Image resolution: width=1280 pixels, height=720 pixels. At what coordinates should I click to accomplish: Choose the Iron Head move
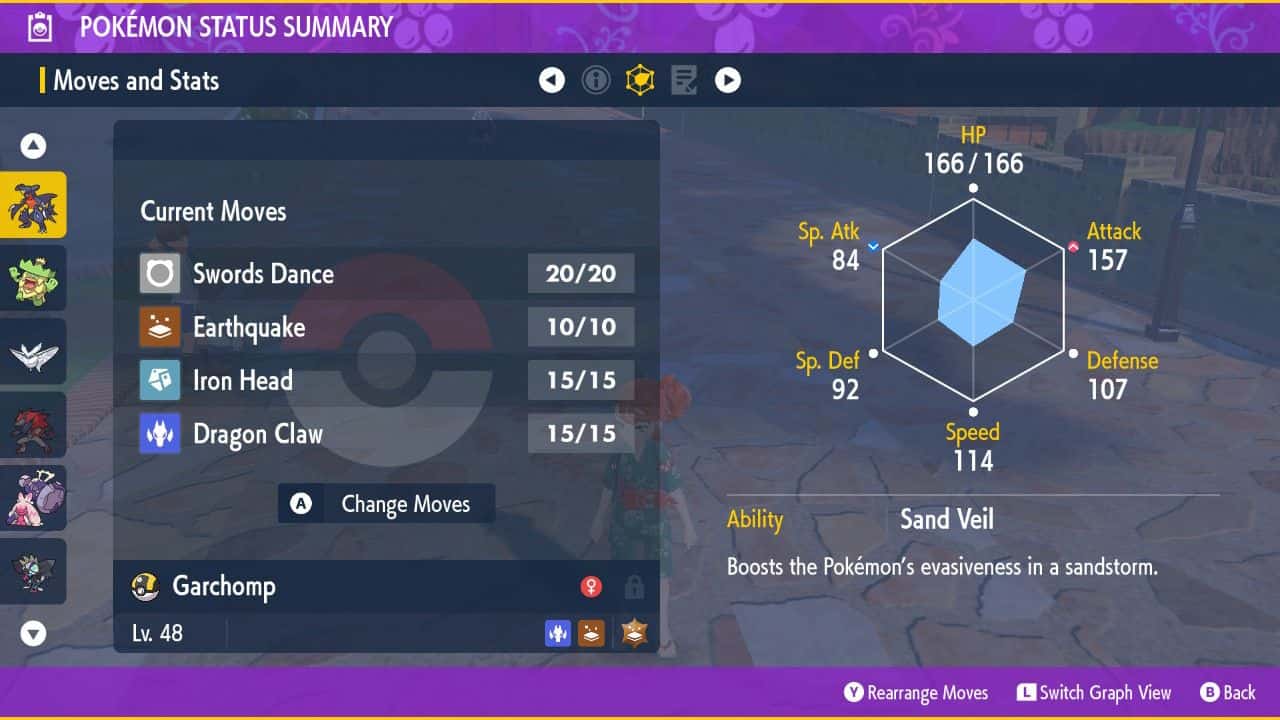coord(386,380)
